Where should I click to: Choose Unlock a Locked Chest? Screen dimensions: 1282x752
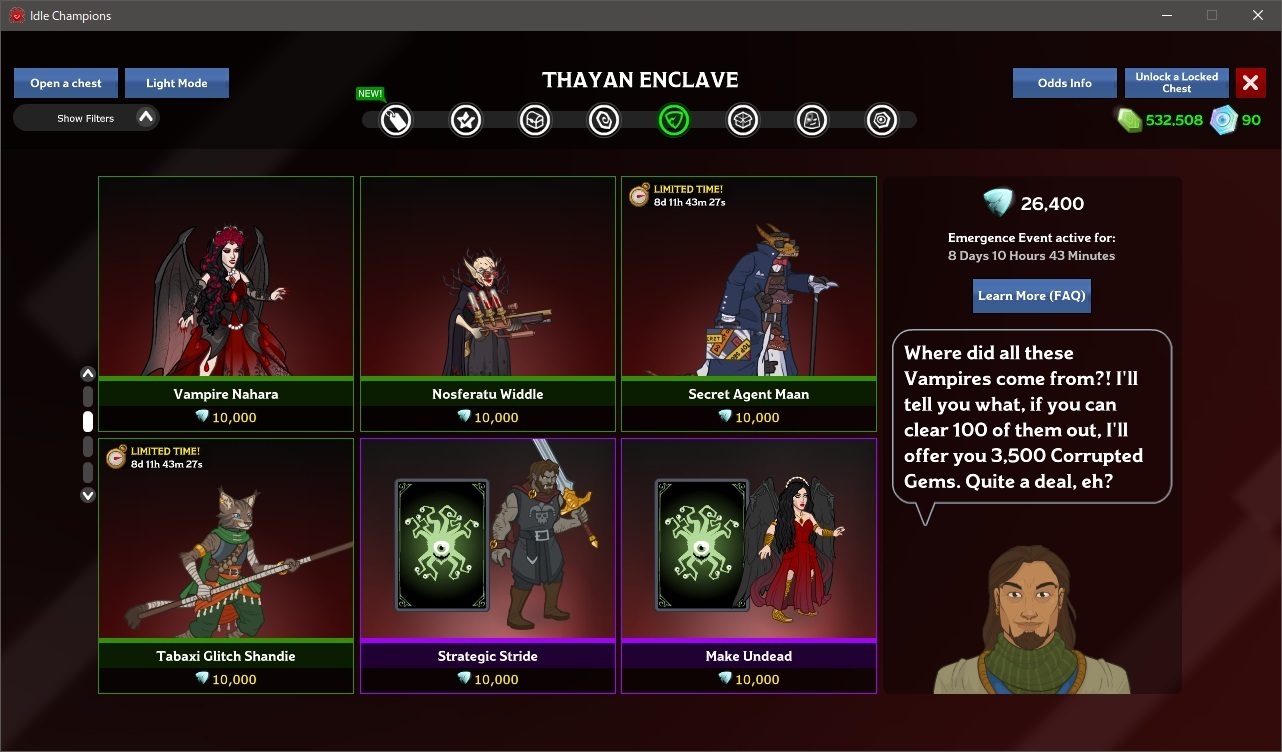(1176, 82)
